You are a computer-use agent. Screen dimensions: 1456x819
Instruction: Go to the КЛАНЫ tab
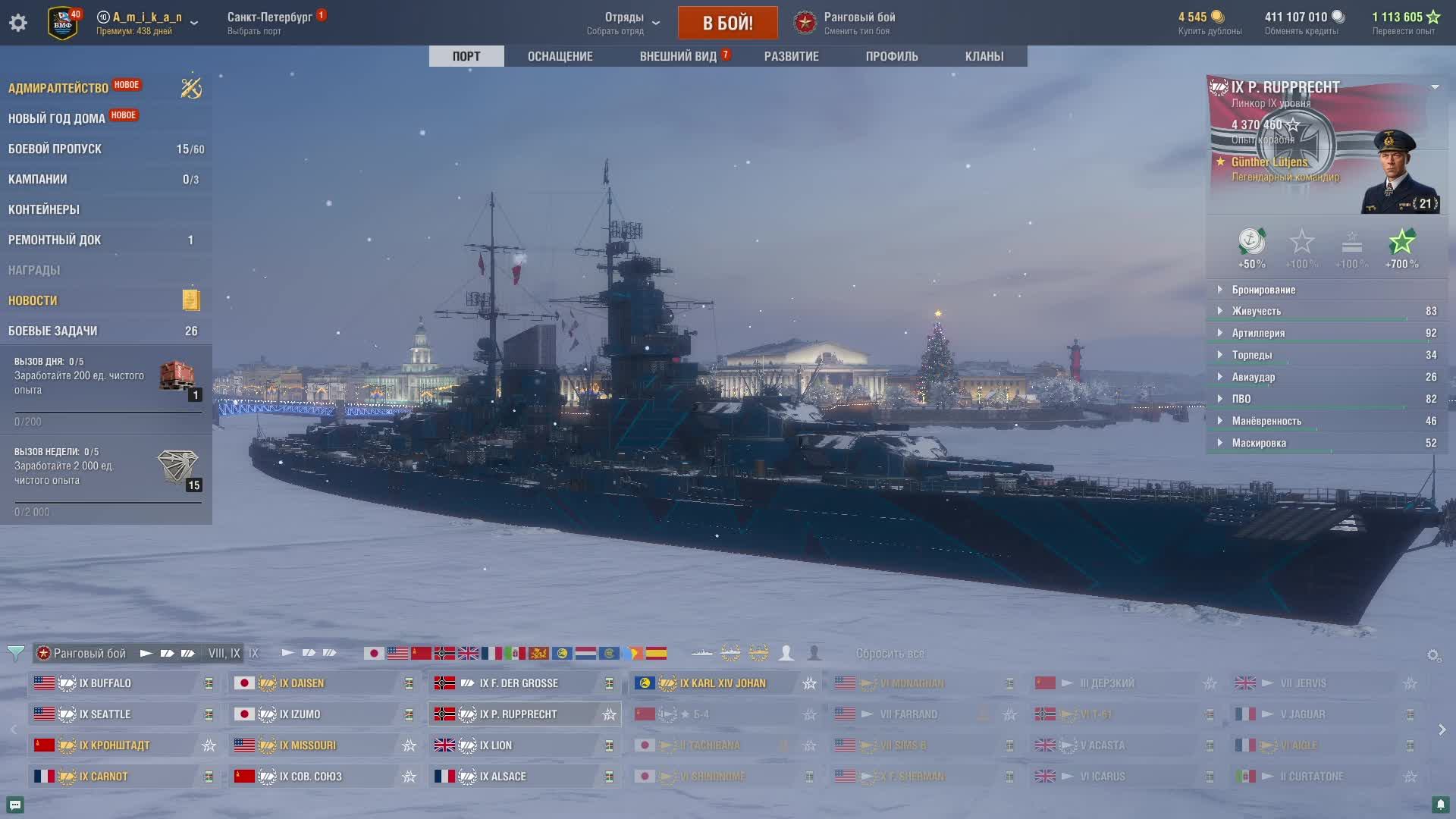(984, 56)
